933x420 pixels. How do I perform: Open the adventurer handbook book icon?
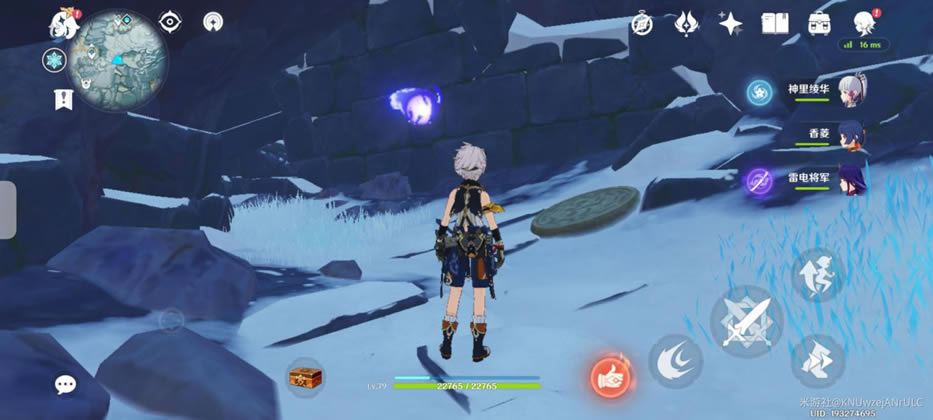(776, 23)
